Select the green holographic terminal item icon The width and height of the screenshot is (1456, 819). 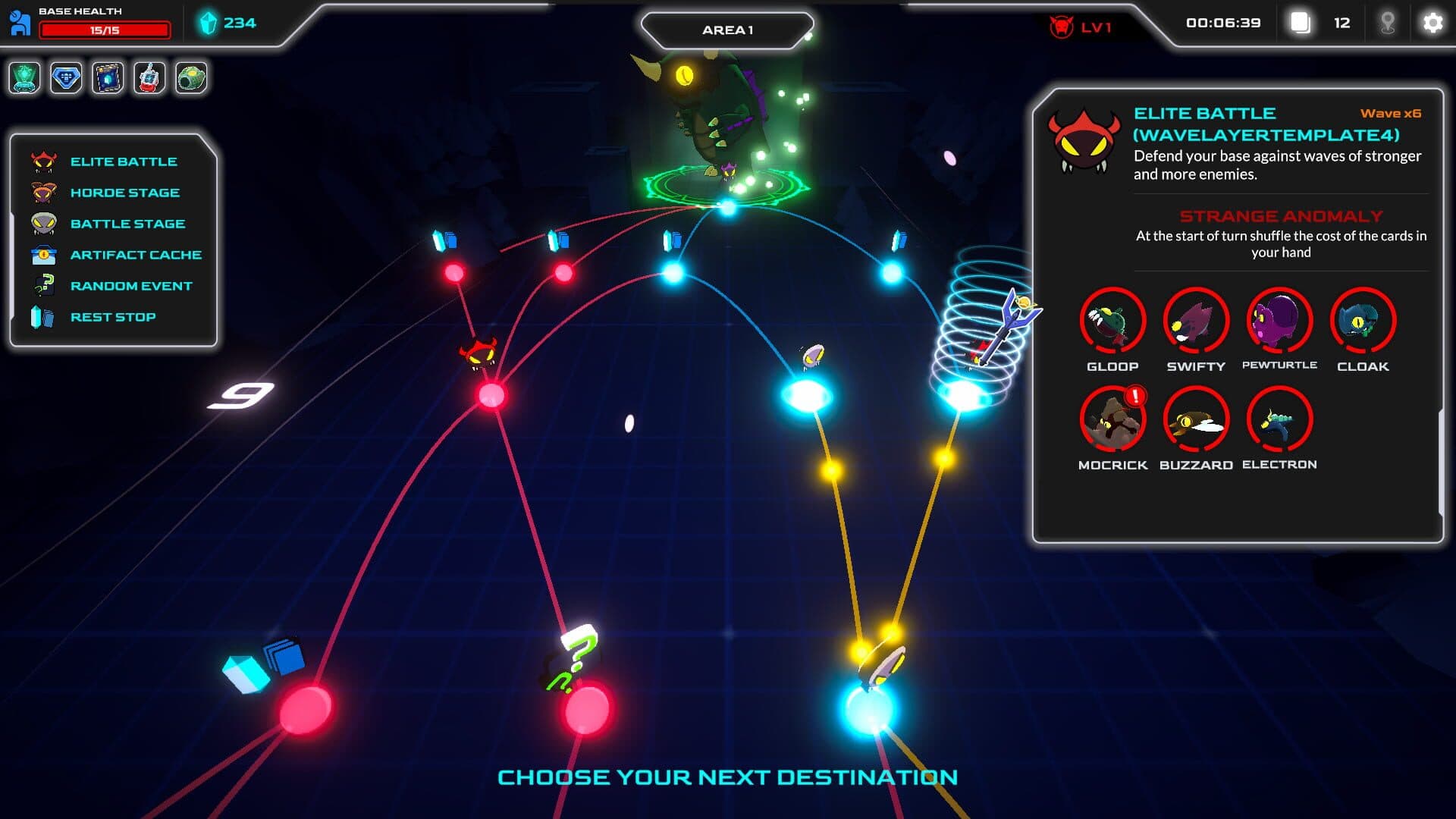pos(25,77)
